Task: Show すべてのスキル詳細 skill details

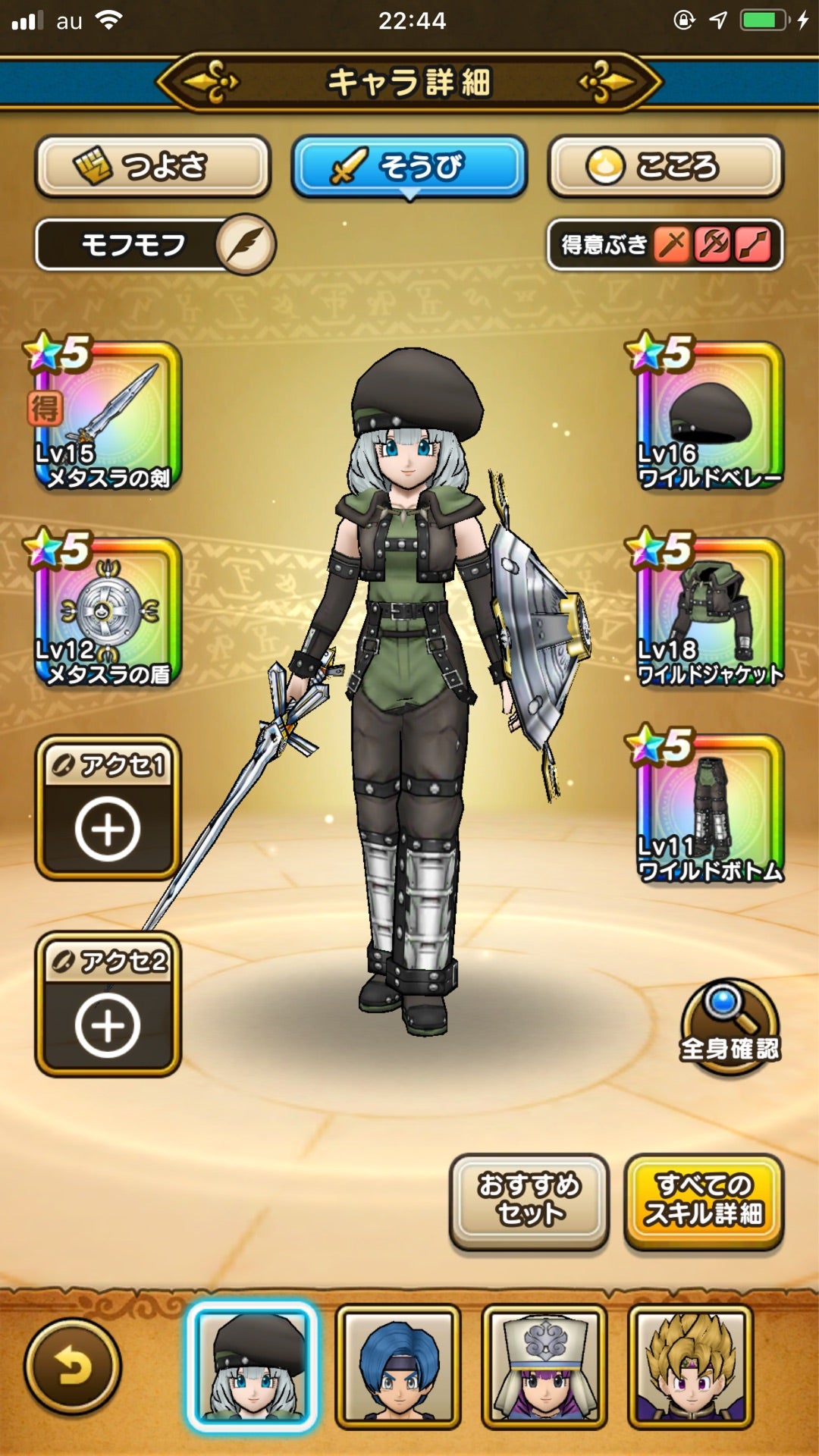Action: pyautogui.click(x=704, y=1200)
